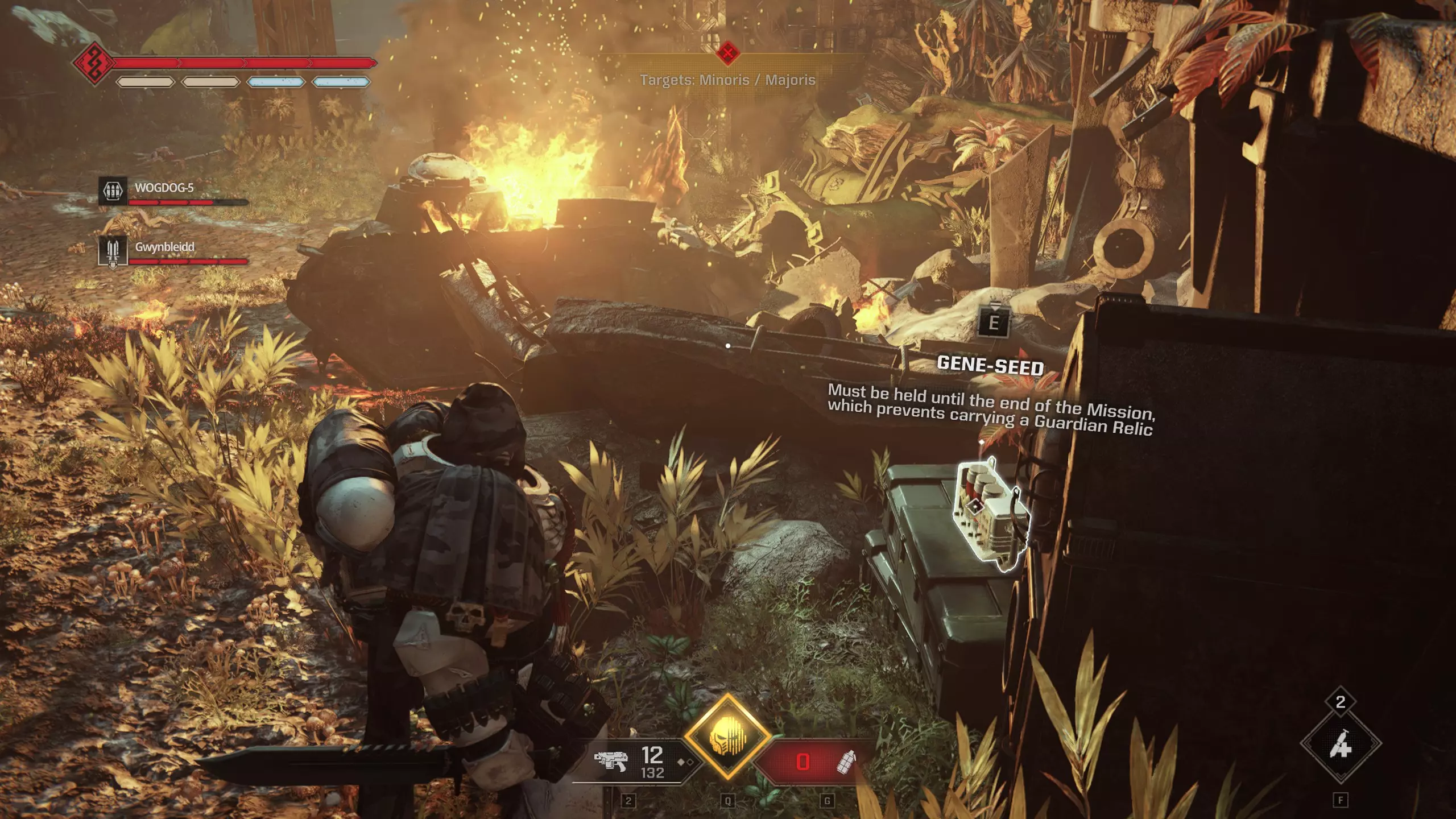
Task: Click the red chapter emblem by health bar
Action: point(94,63)
